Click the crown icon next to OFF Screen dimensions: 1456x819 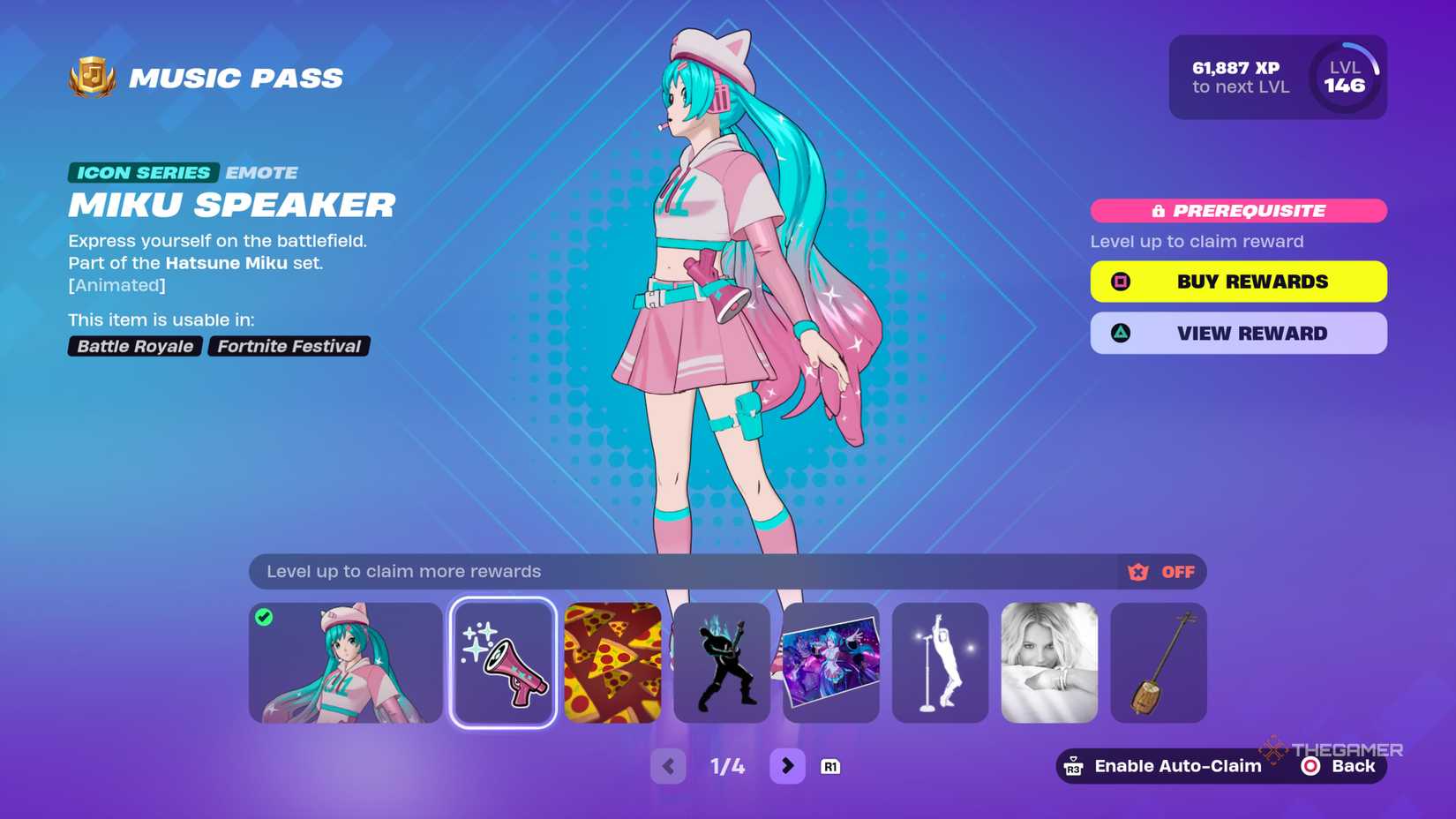[1137, 571]
